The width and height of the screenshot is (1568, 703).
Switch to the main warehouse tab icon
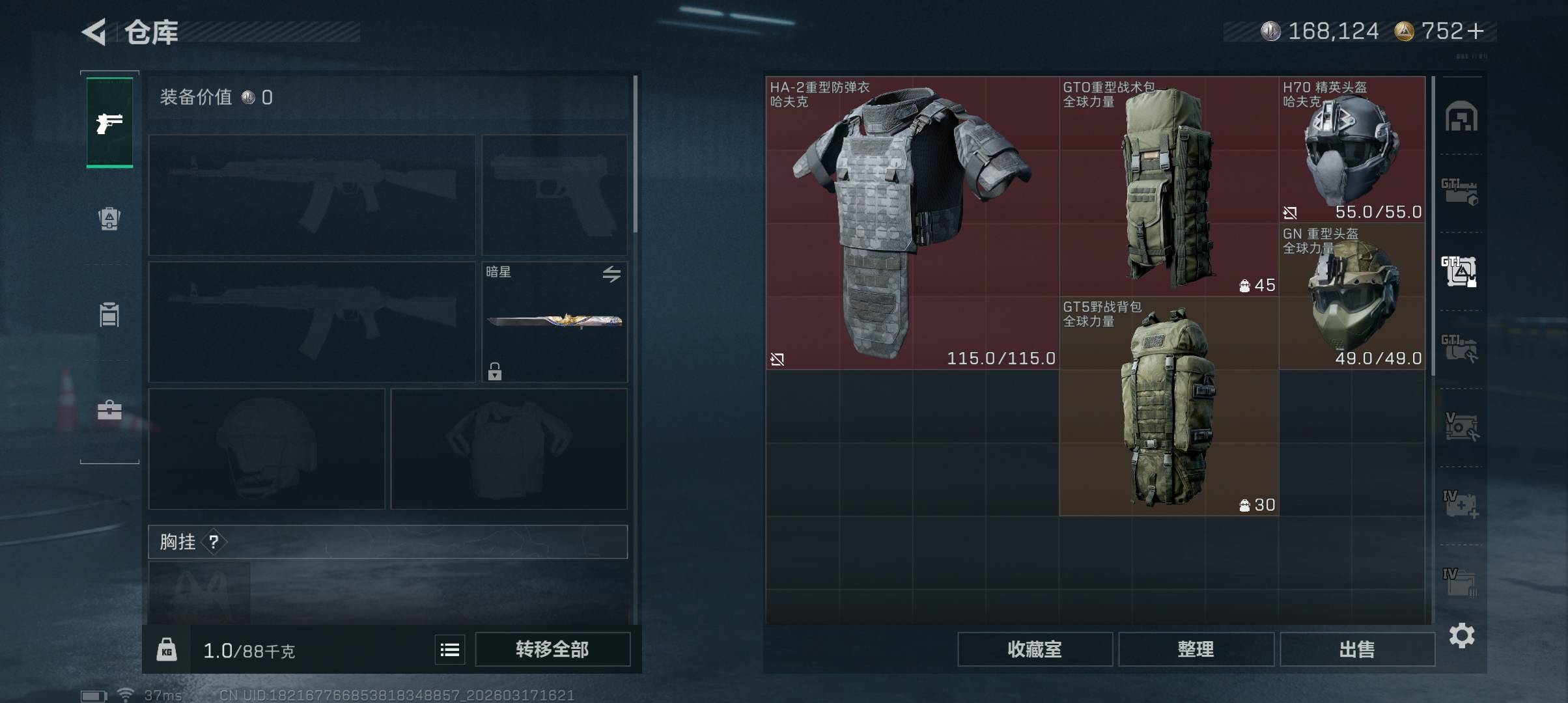(x=1461, y=117)
